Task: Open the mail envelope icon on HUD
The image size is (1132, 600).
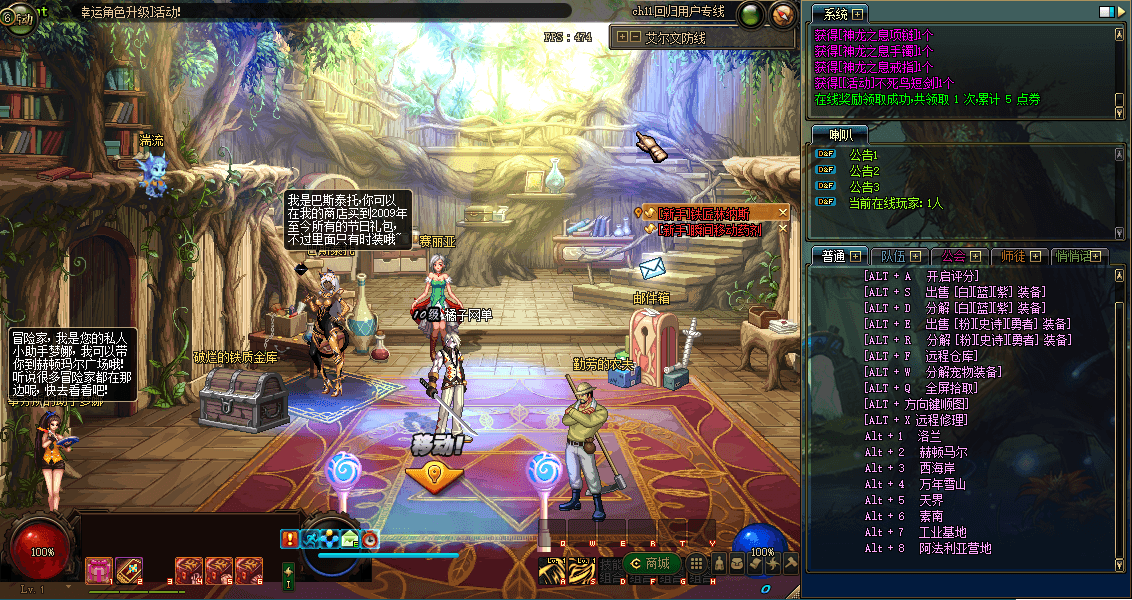Action: (x=350, y=539)
